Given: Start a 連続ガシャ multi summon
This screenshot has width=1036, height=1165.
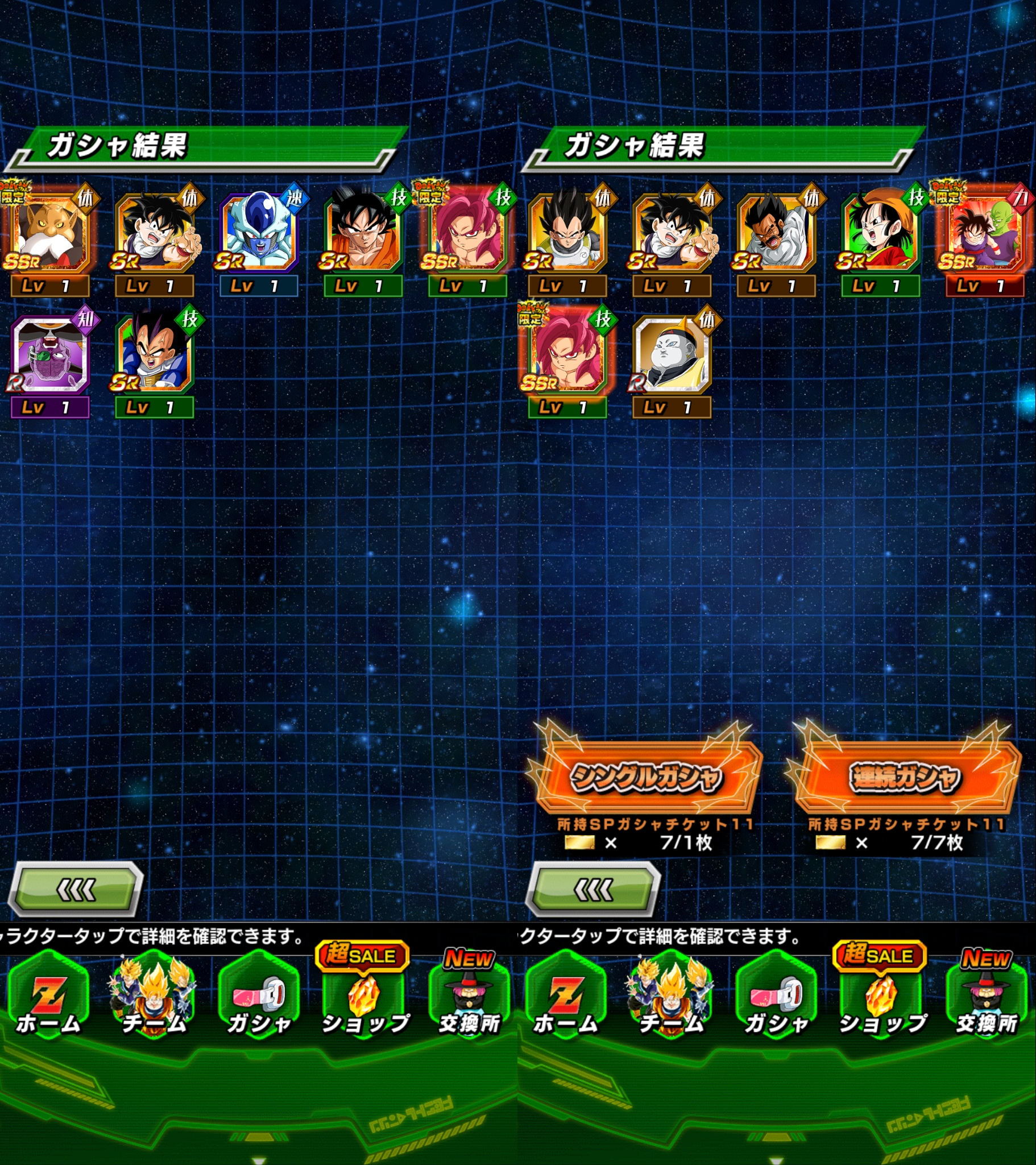Looking at the screenshot, I should (x=904, y=777).
